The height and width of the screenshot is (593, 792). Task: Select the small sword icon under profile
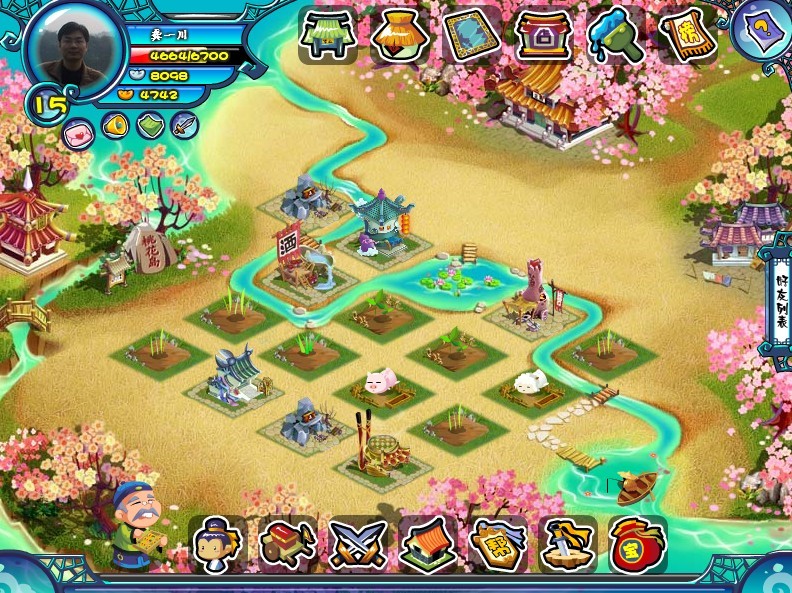(x=184, y=125)
